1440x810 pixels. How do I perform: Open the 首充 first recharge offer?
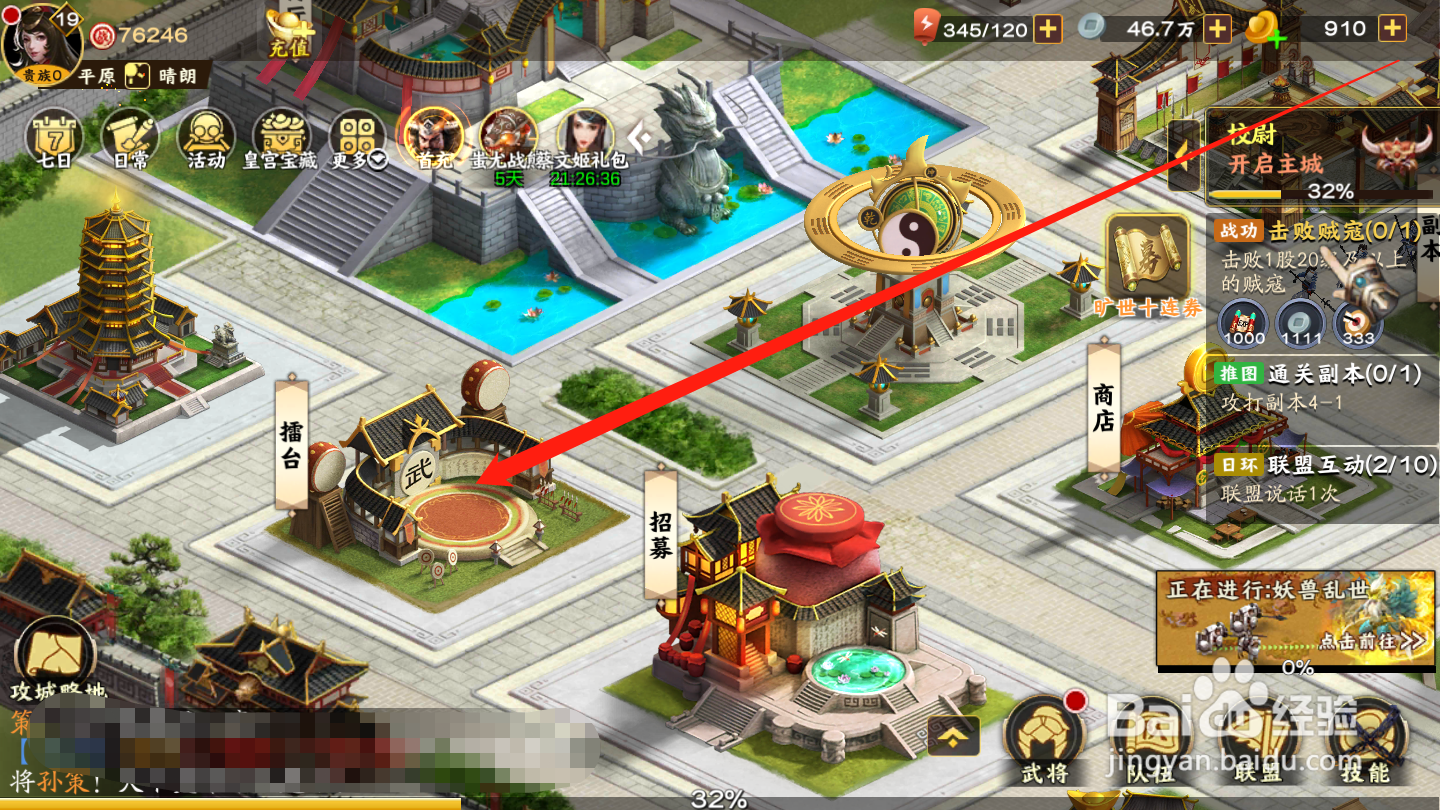coord(434,138)
